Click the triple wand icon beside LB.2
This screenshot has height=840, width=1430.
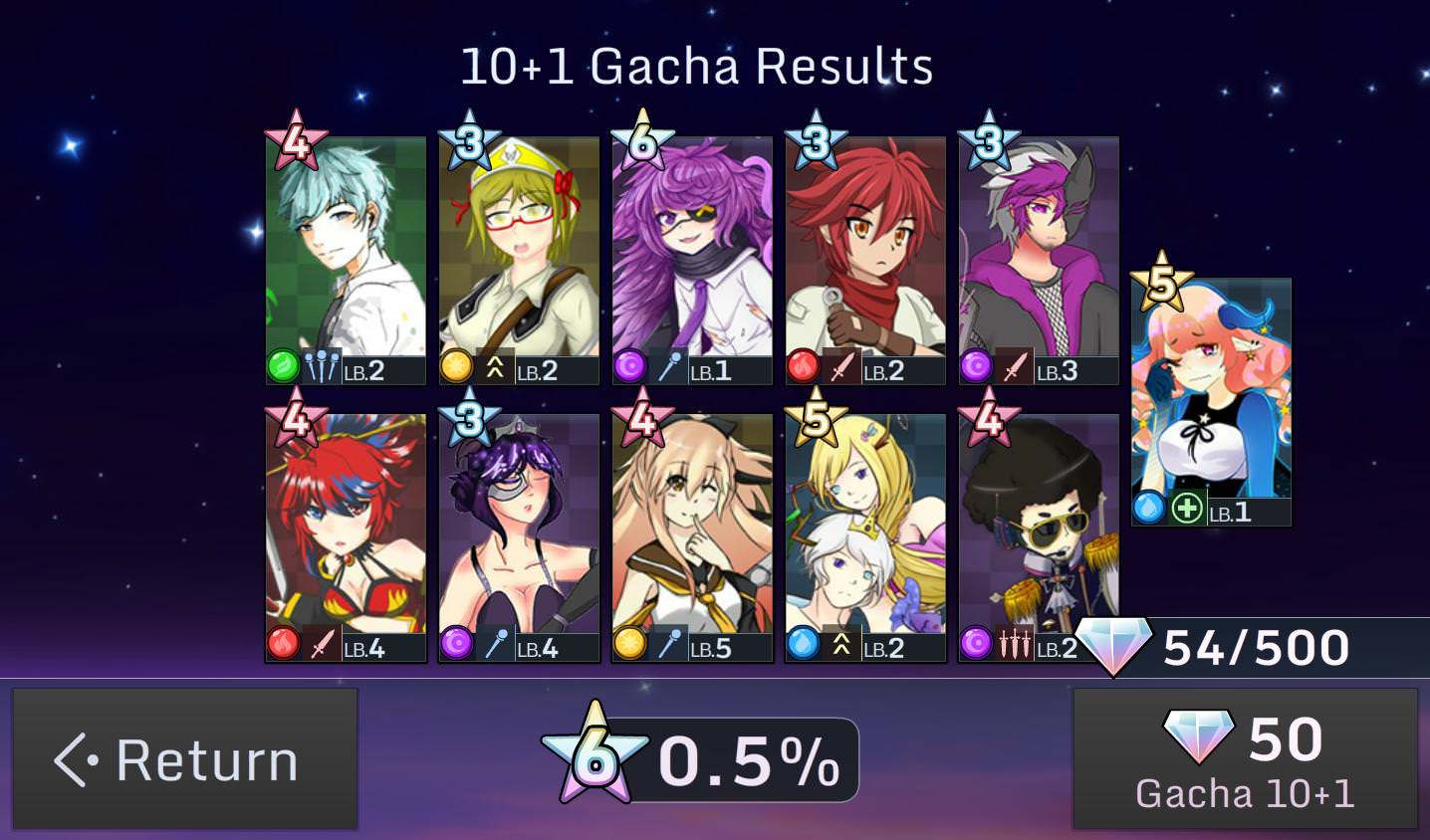click(320, 366)
